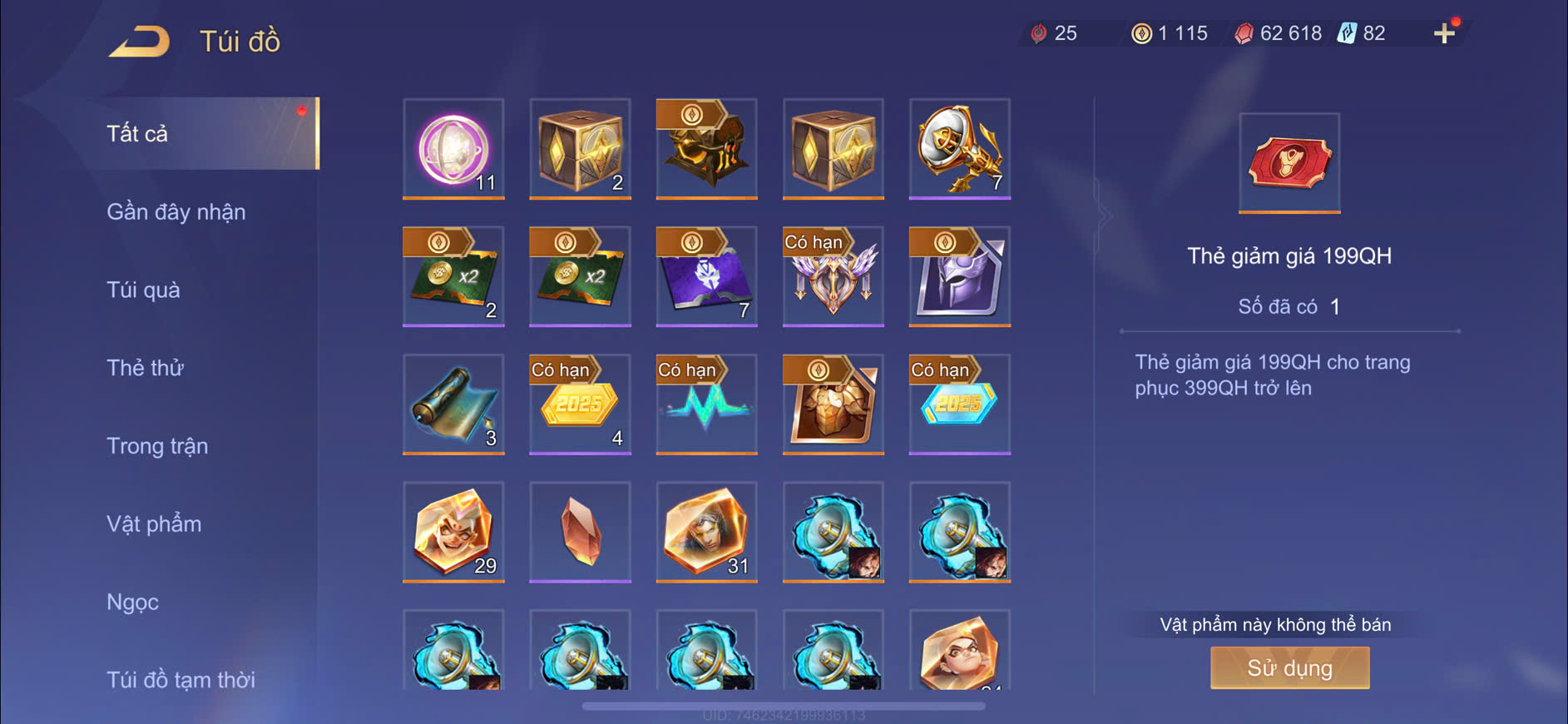Choose the winged emblem Có hạn item
Viewport: 1568px width, 724px height.
click(833, 276)
